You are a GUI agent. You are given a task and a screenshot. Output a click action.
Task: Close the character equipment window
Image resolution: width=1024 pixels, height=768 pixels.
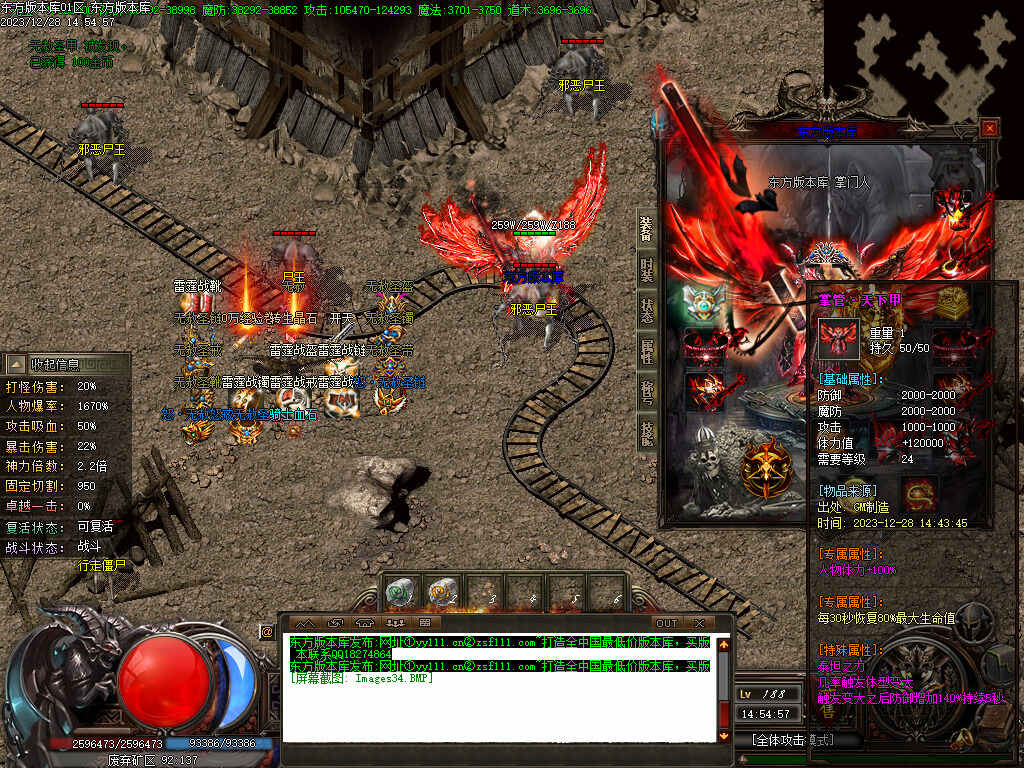coord(989,128)
